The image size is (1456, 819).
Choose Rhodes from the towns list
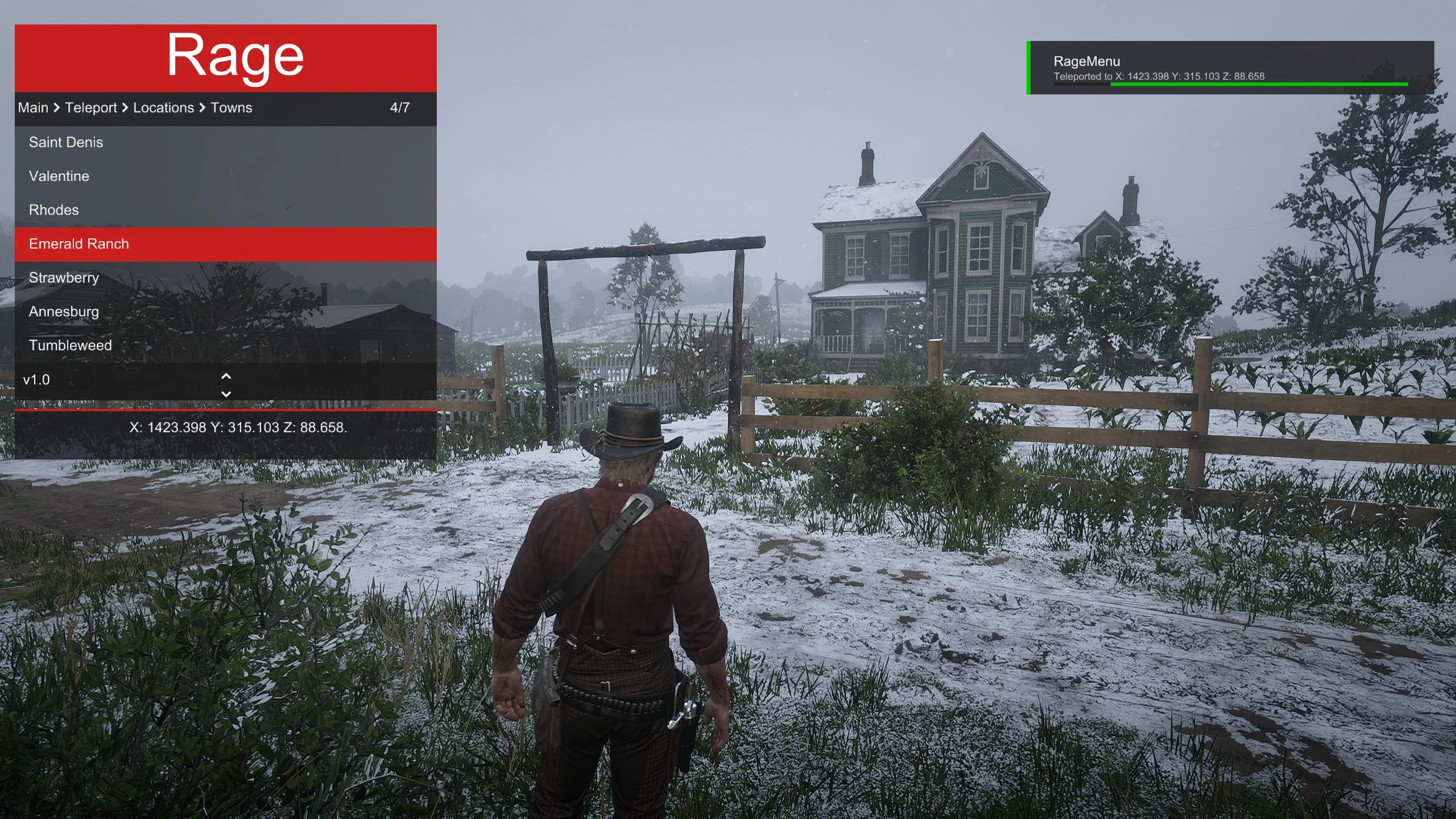54,210
